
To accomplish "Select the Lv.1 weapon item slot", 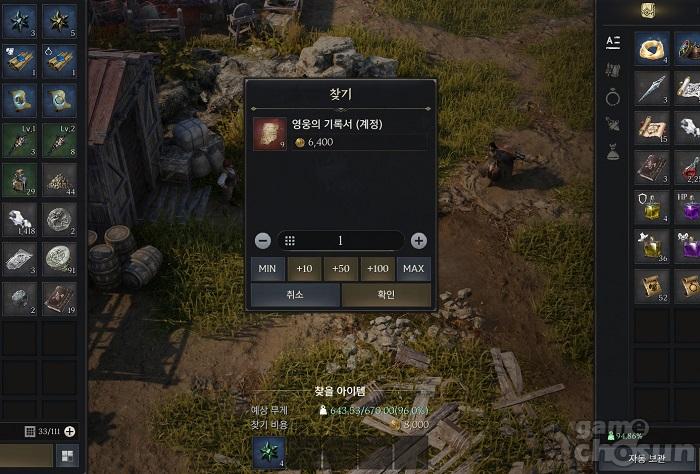I will [21, 140].
